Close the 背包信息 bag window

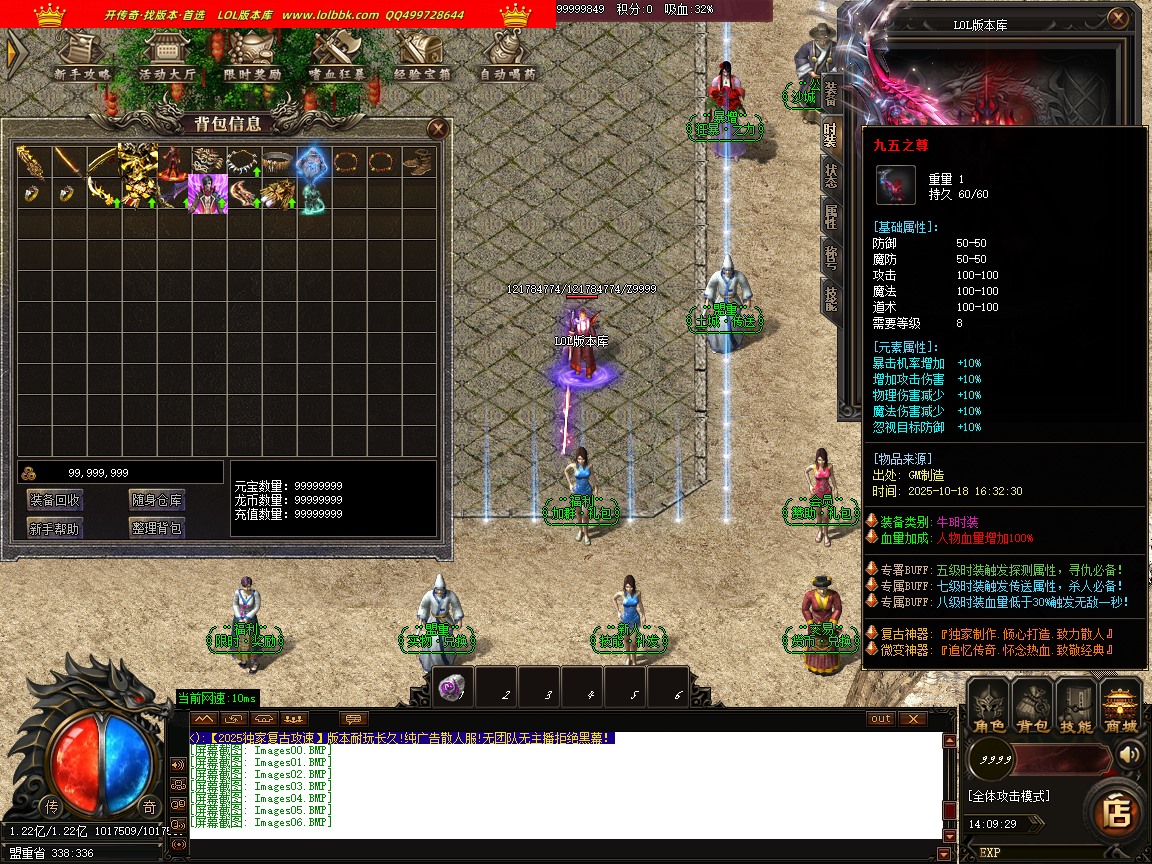pyautogui.click(x=437, y=128)
